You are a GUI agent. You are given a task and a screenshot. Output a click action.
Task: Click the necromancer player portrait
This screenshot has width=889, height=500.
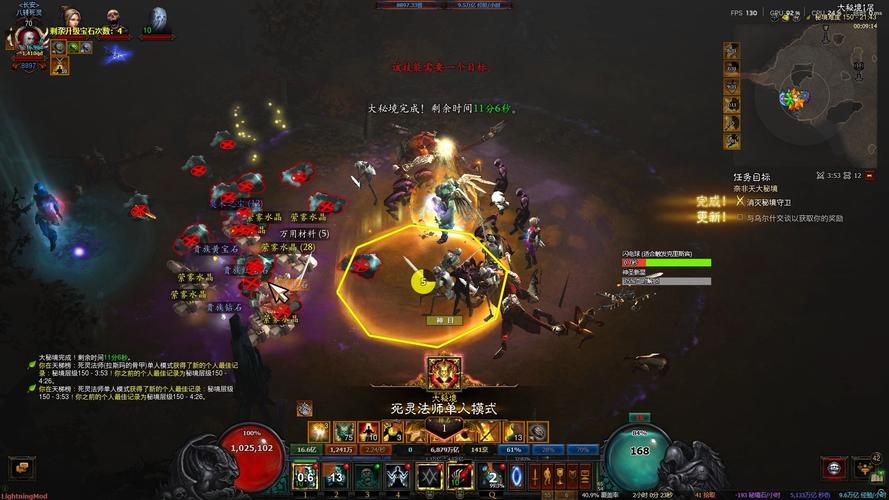[x=27, y=38]
